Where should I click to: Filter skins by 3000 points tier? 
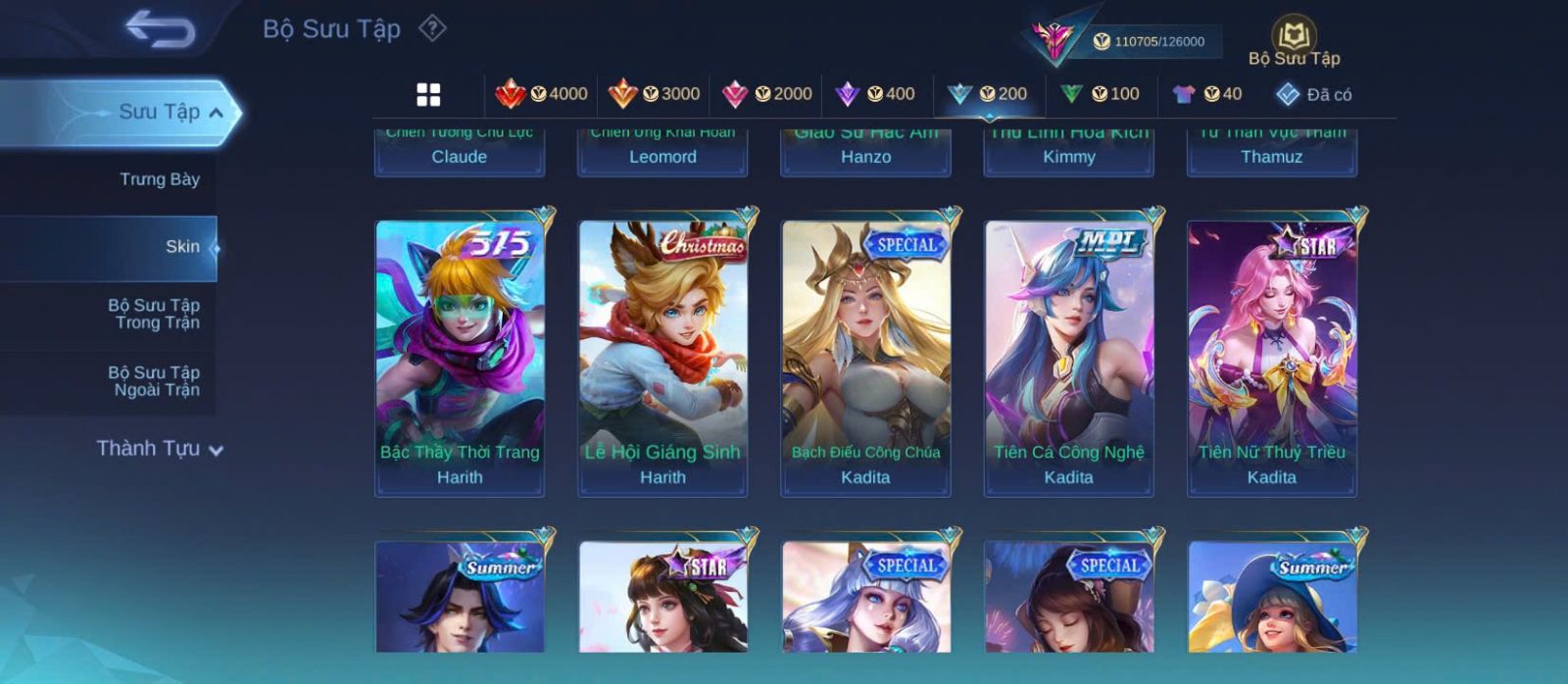pyautogui.click(x=654, y=94)
